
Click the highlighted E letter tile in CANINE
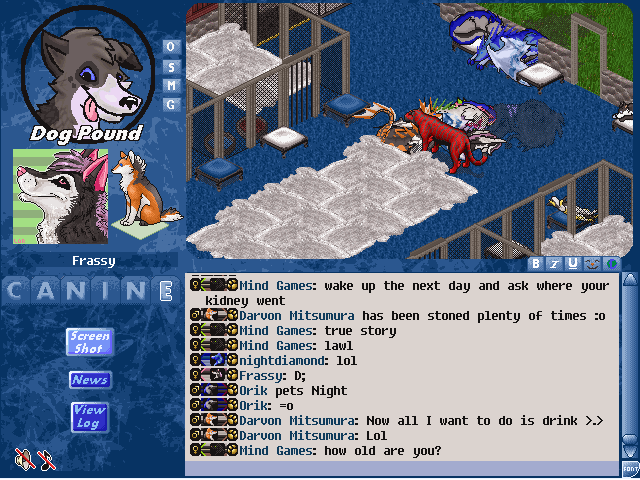(x=166, y=291)
